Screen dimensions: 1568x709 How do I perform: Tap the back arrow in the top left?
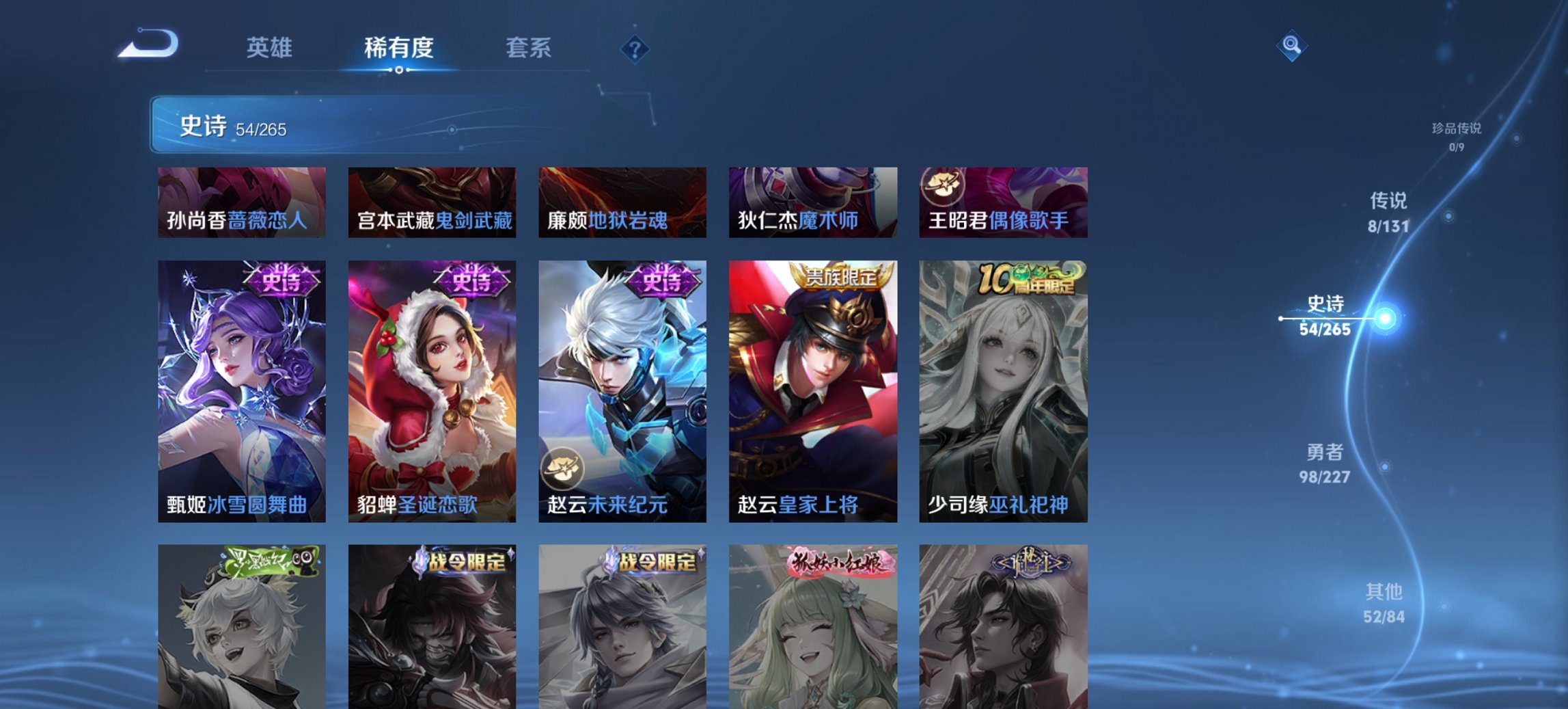pos(147,44)
